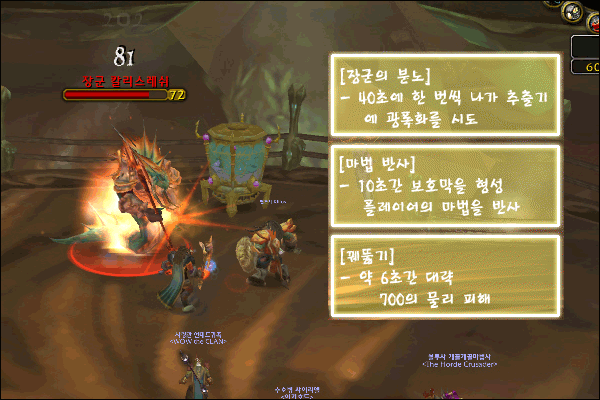Target the boss via its red nameplate
The width and height of the screenshot is (600, 400).
pos(125,78)
